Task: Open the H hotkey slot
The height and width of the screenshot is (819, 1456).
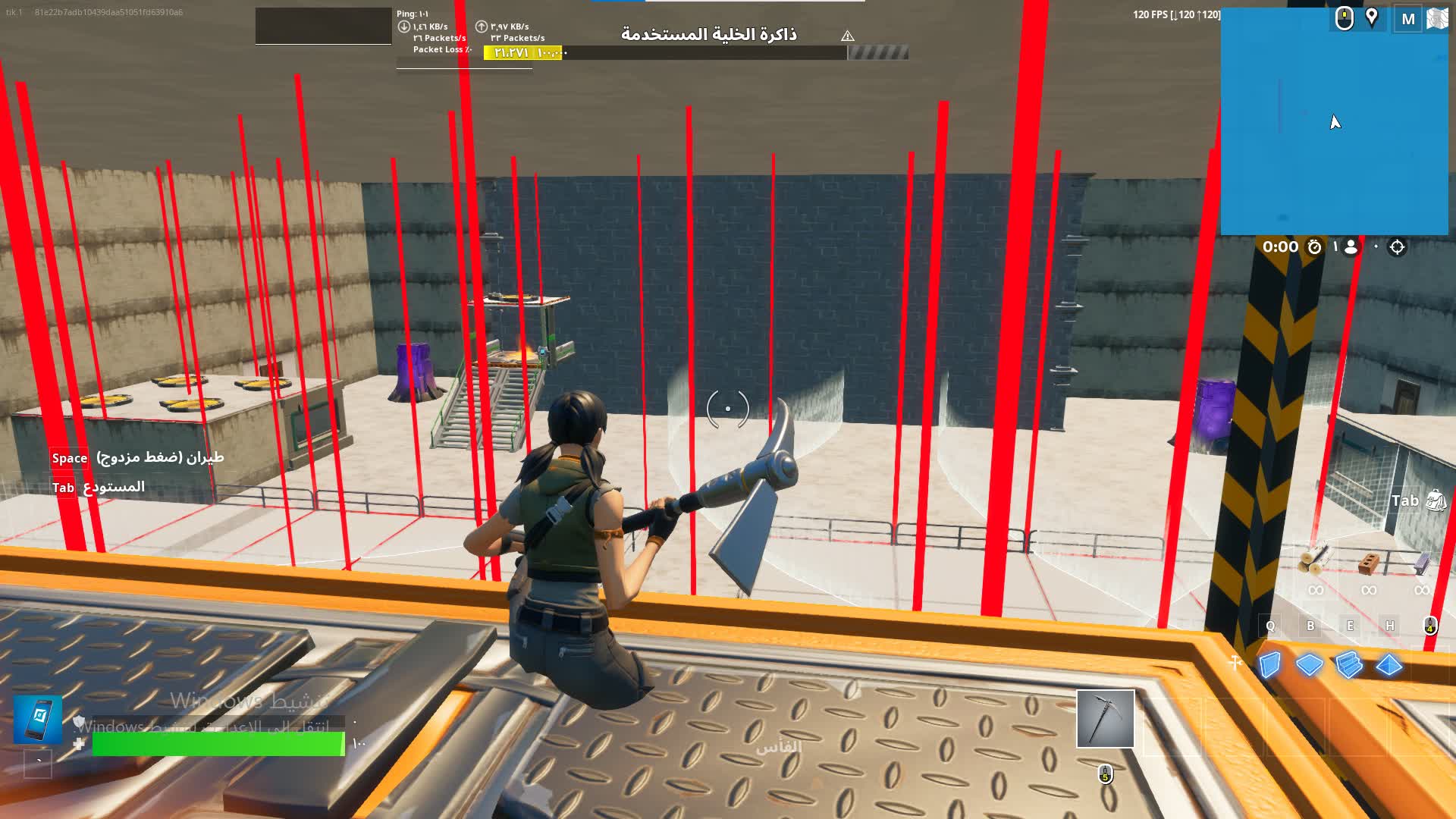Action: pyautogui.click(x=1390, y=626)
